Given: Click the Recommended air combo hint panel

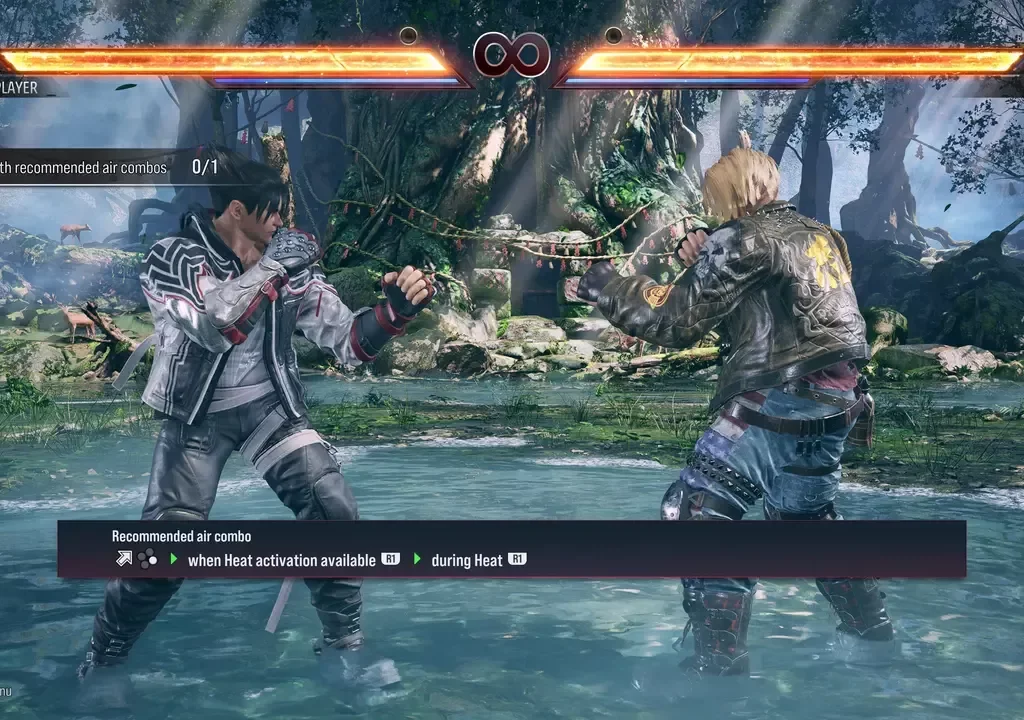Looking at the screenshot, I should click(511, 549).
